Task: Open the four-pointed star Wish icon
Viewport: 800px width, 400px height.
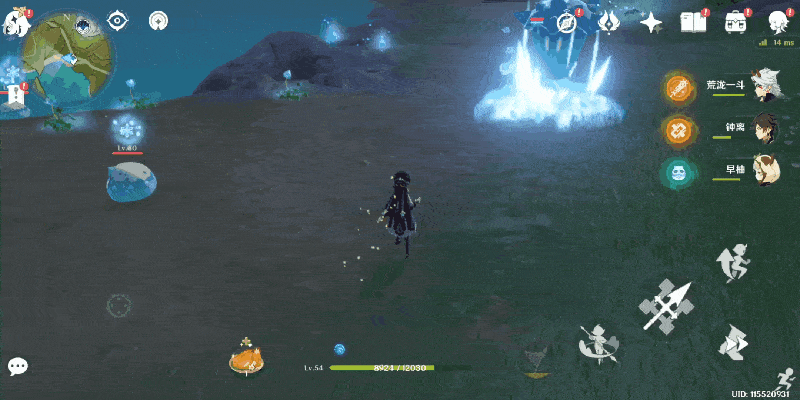Action: click(x=651, y=22)
